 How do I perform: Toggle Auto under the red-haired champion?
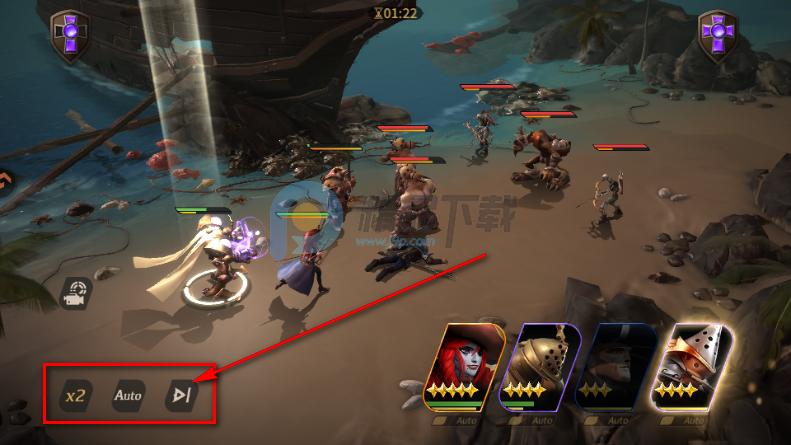pos(456,421)
